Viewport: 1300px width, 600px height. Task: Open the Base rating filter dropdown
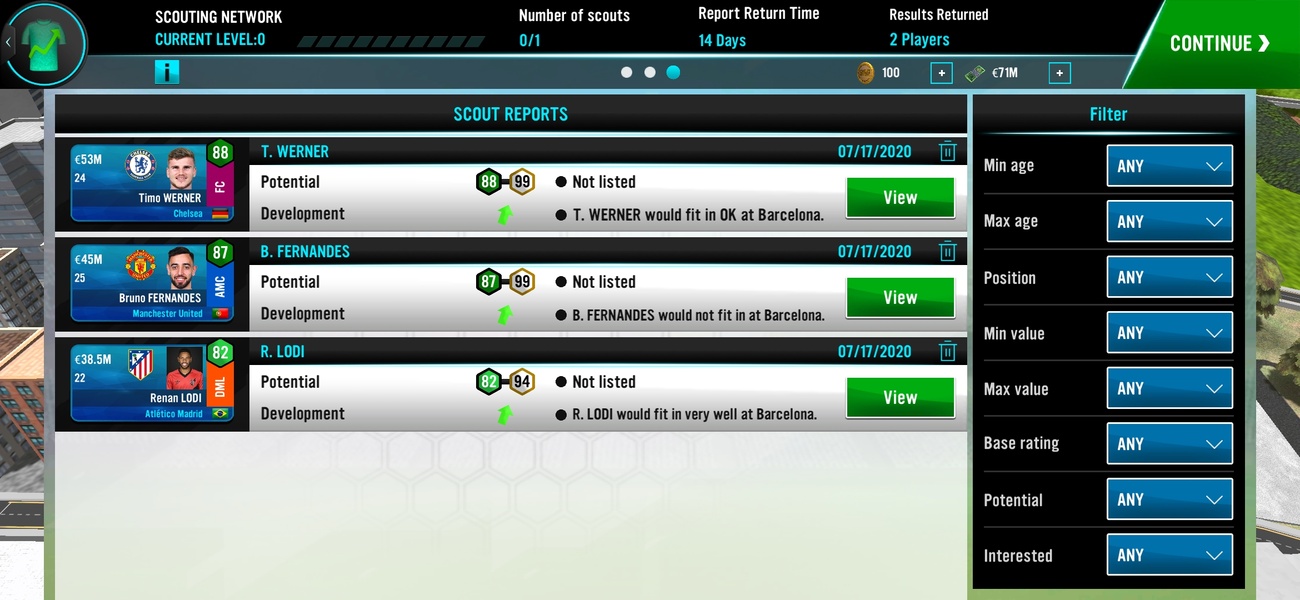click(1169, 444)
